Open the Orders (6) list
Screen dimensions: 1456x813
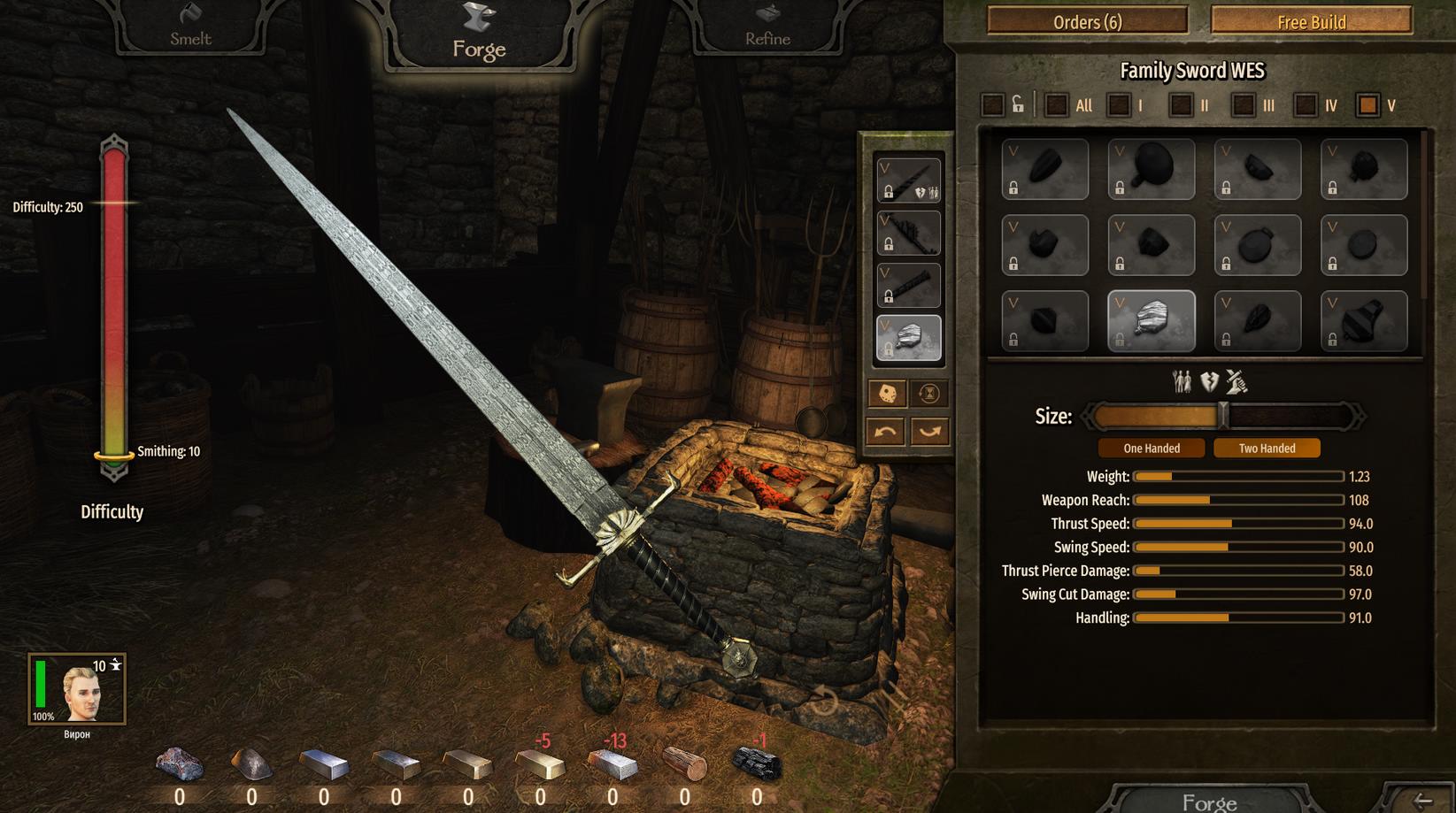[x=1087, y=21]
